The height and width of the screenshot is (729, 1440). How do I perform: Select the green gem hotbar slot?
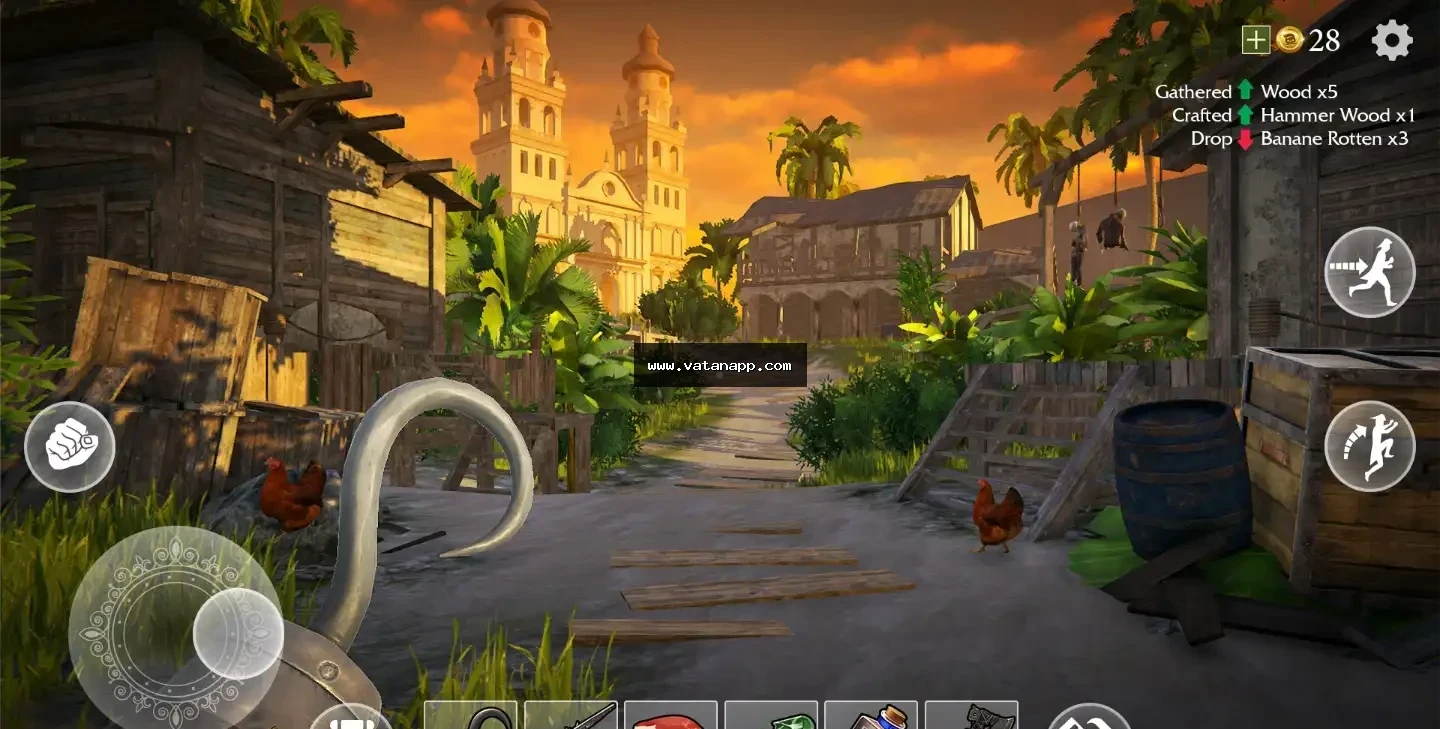pos(771,717)
